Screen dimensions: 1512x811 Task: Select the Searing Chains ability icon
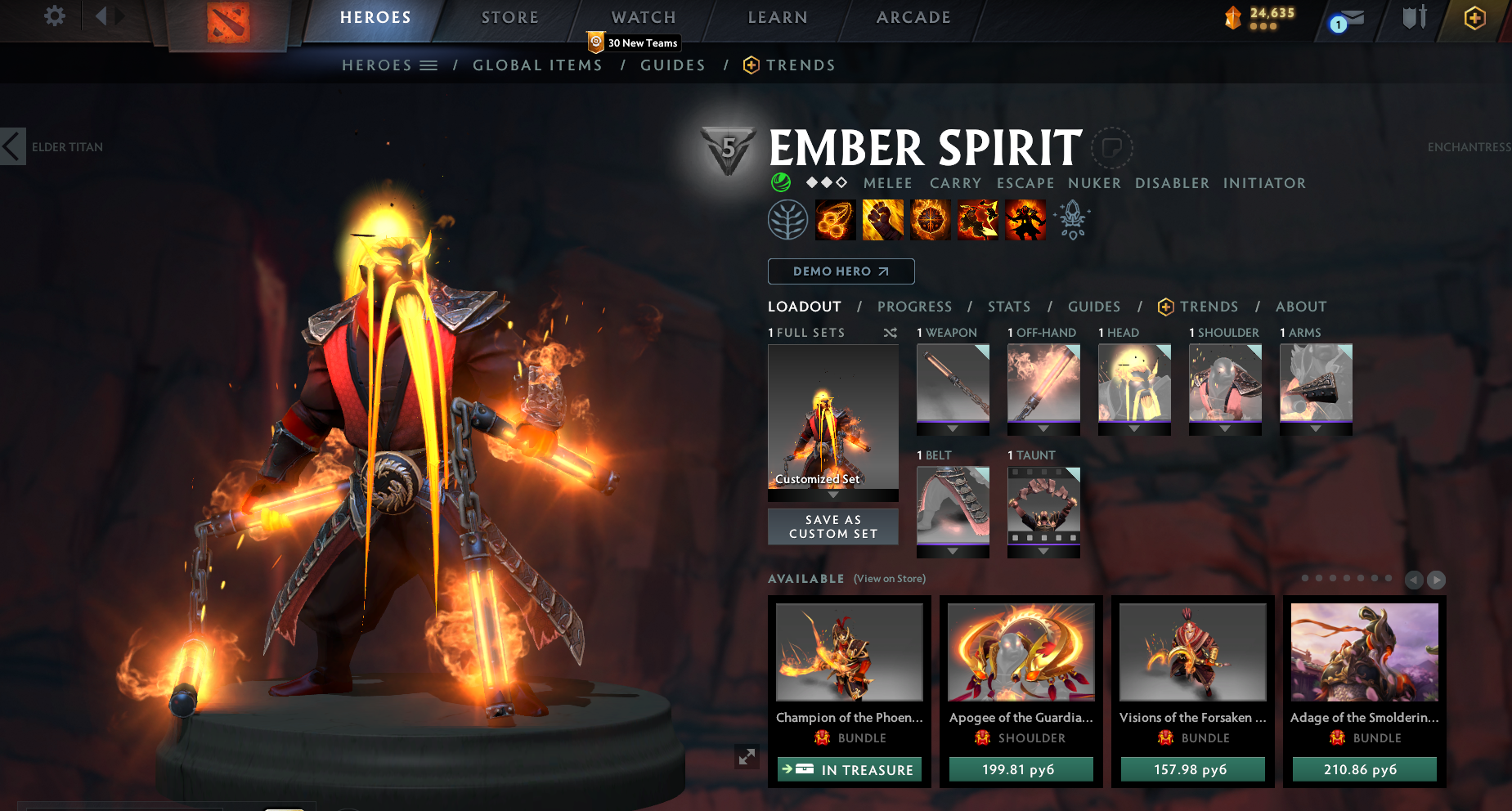click(836, 219)
